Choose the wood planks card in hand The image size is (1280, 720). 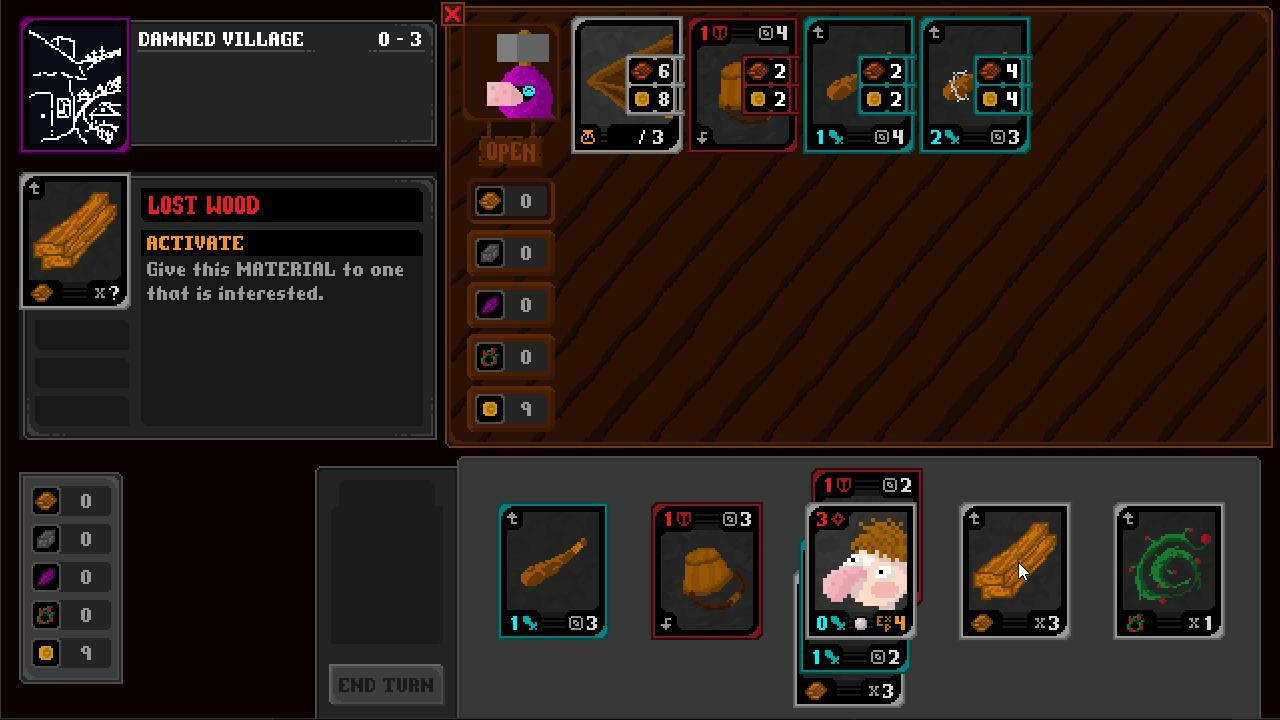click(x=1015, y=571)
